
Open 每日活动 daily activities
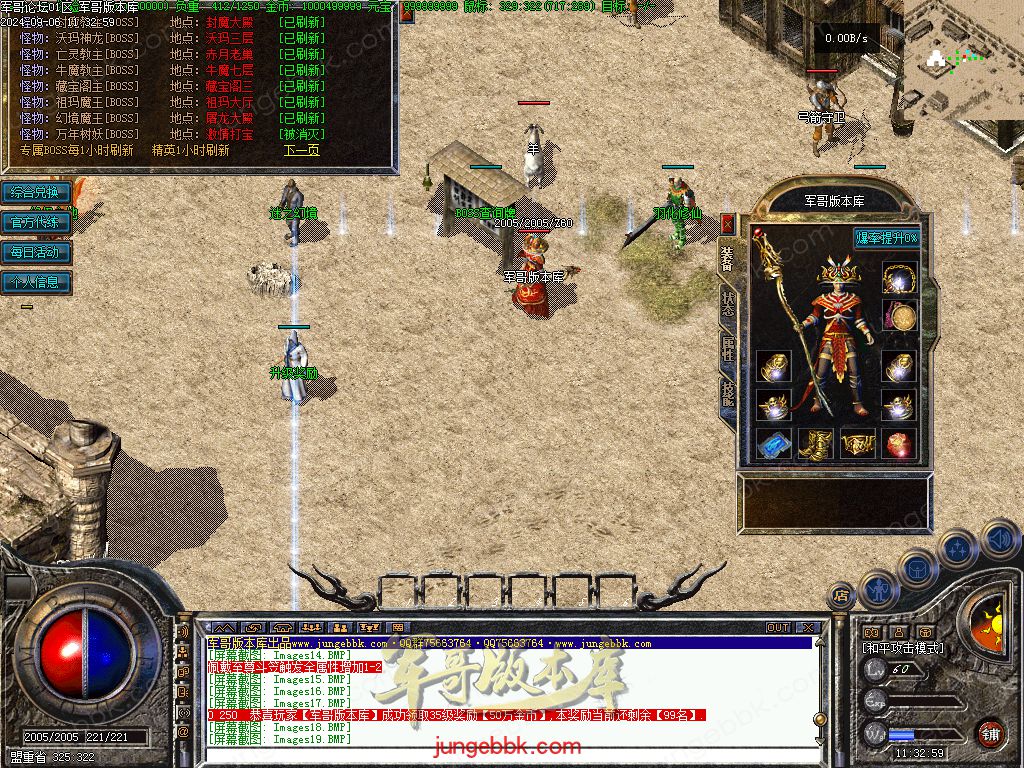tap(35, 252)
